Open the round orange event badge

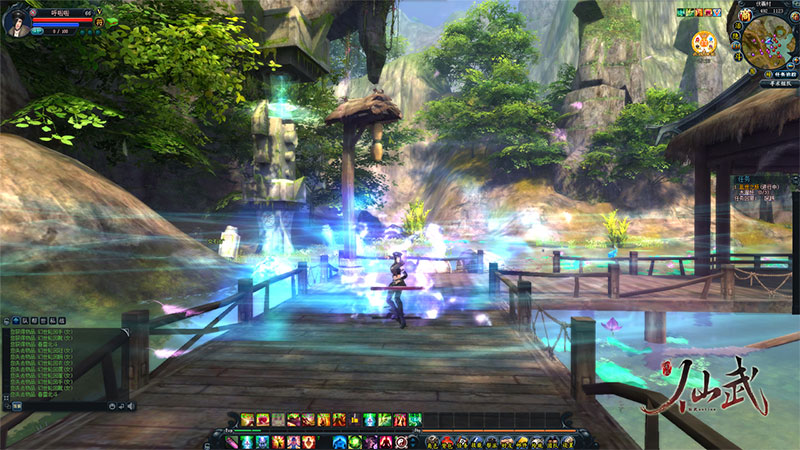[703, 43]
